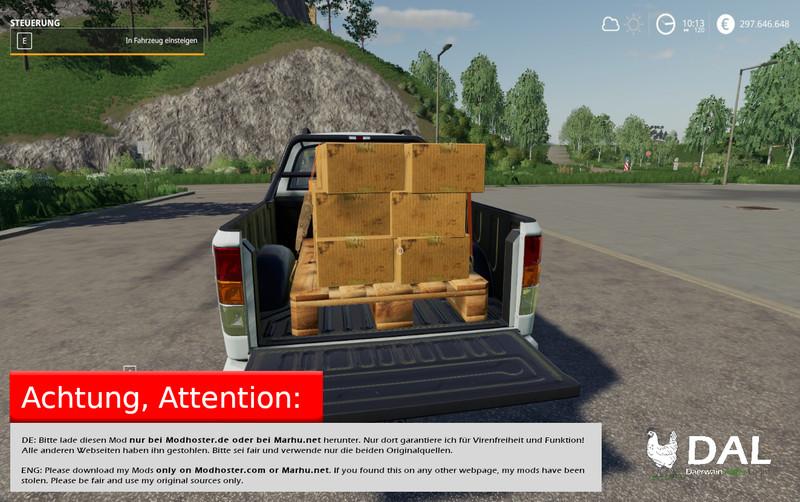Select the game clock icon
This screenshot has width=800, height=502.
click(665, 24)
